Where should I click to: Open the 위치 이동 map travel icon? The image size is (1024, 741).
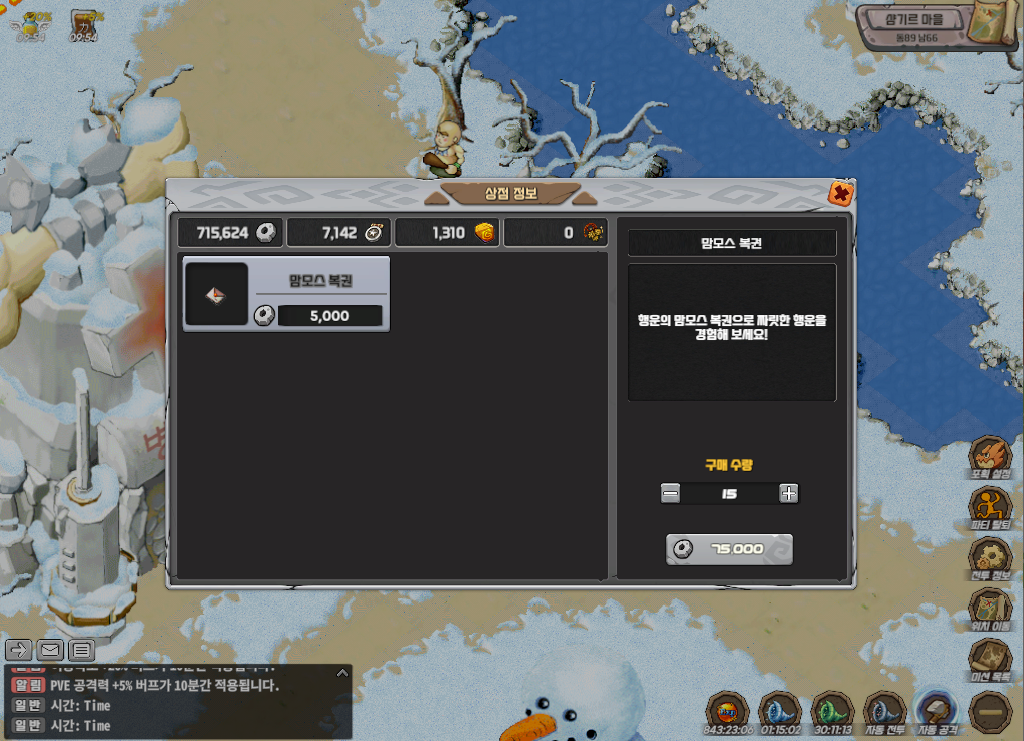click(x=990, y=608)
